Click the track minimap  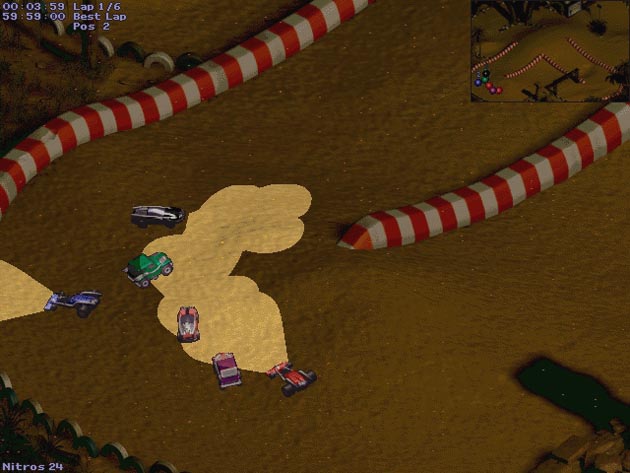coord(549,51)
